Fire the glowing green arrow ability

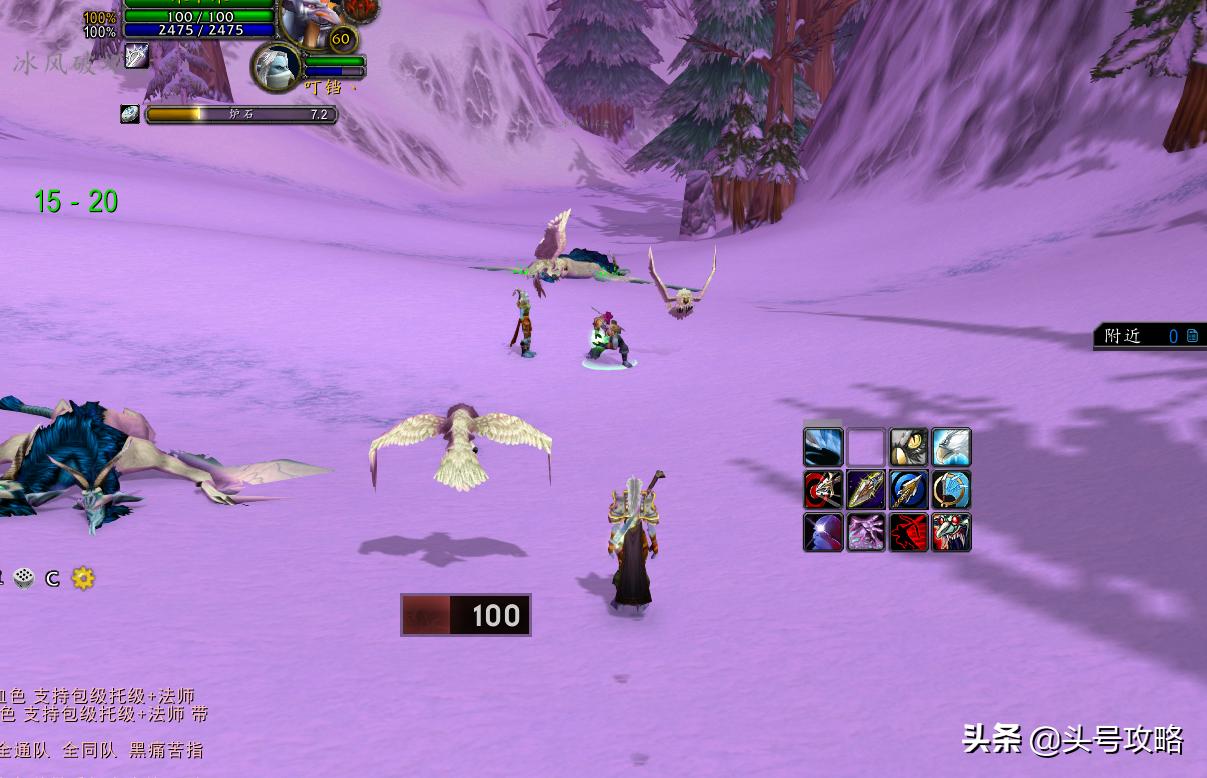(x=866, y=490)
